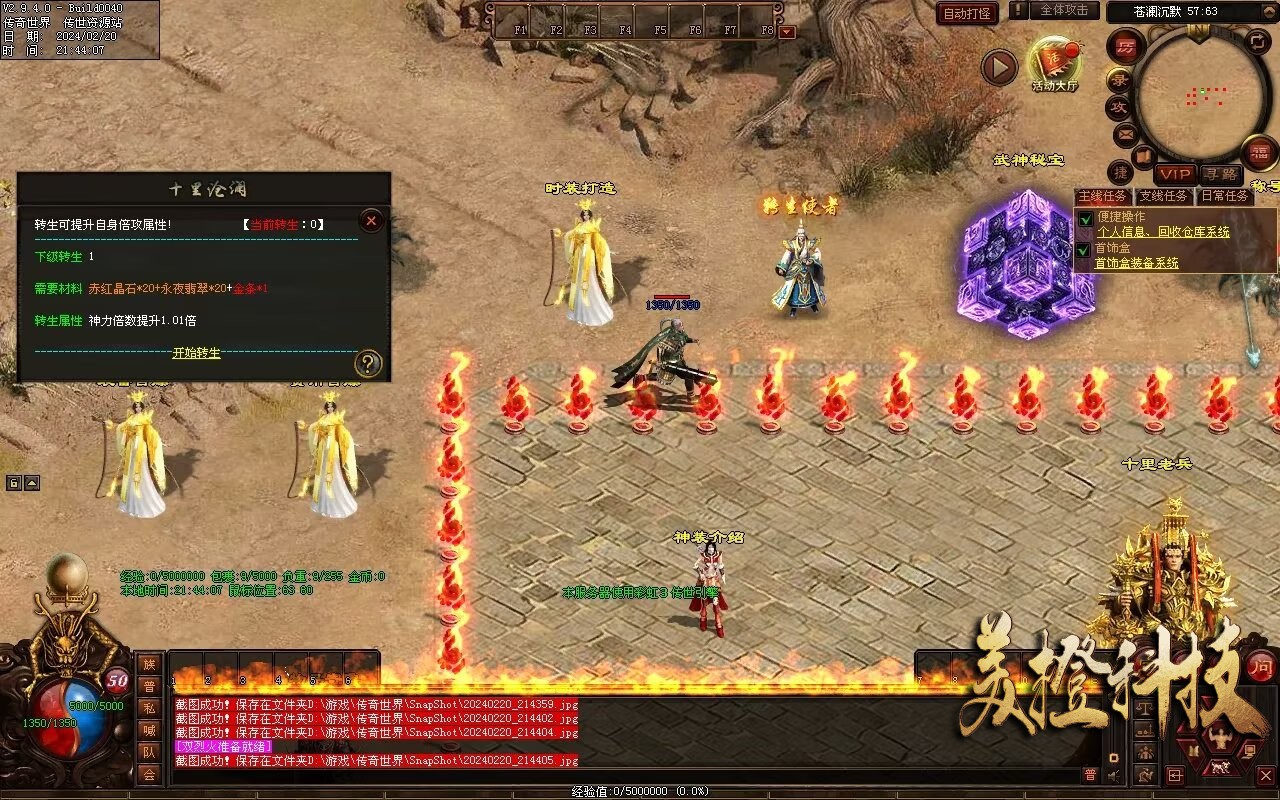This screenshot has height=800, width=1280.
Task: Open the 活动大厅 activity hall icon
Action: (x=1054, y=63)
